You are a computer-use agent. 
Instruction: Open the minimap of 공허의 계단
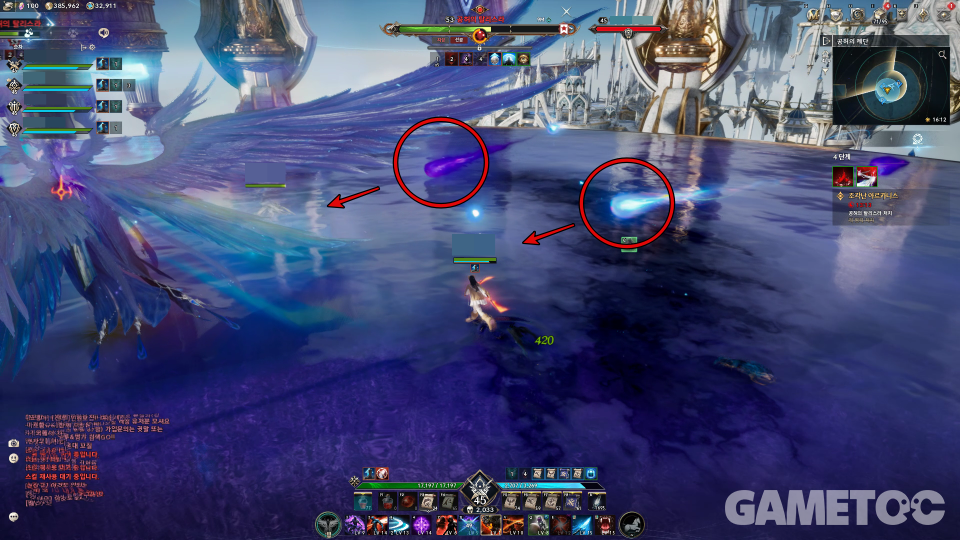coord(886,88)
